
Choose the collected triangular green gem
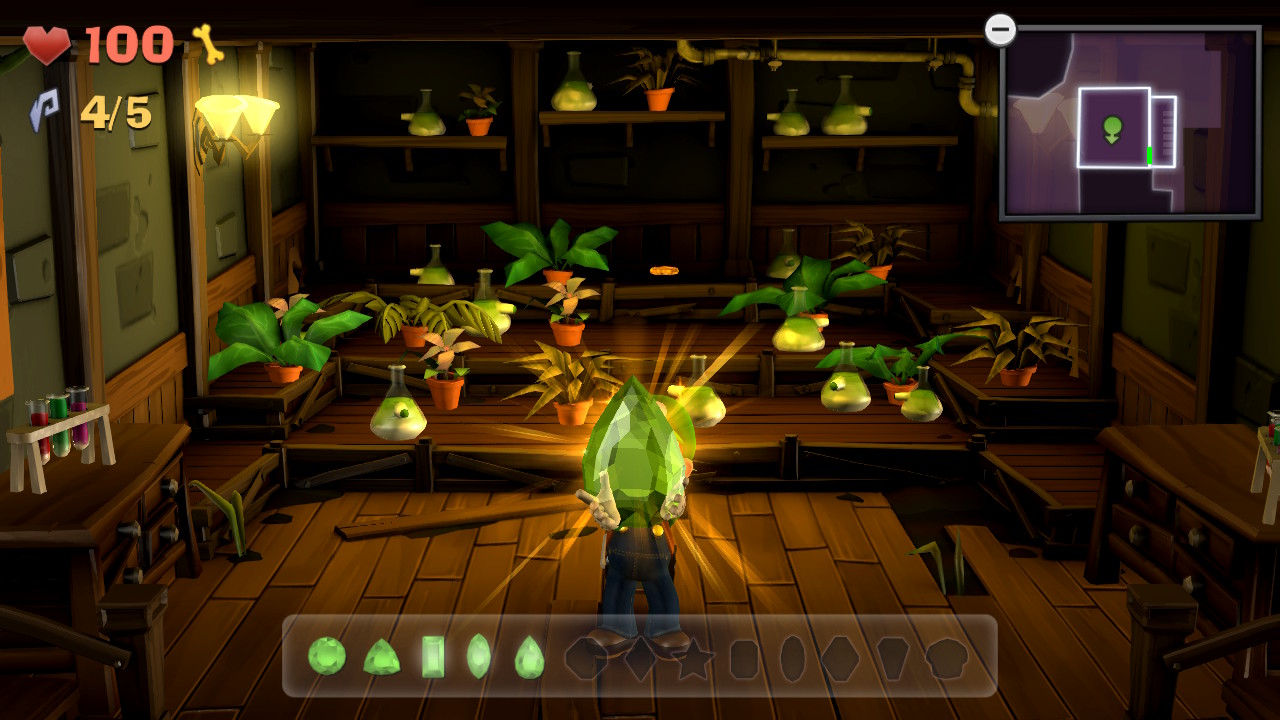click(x=381, y=658)
